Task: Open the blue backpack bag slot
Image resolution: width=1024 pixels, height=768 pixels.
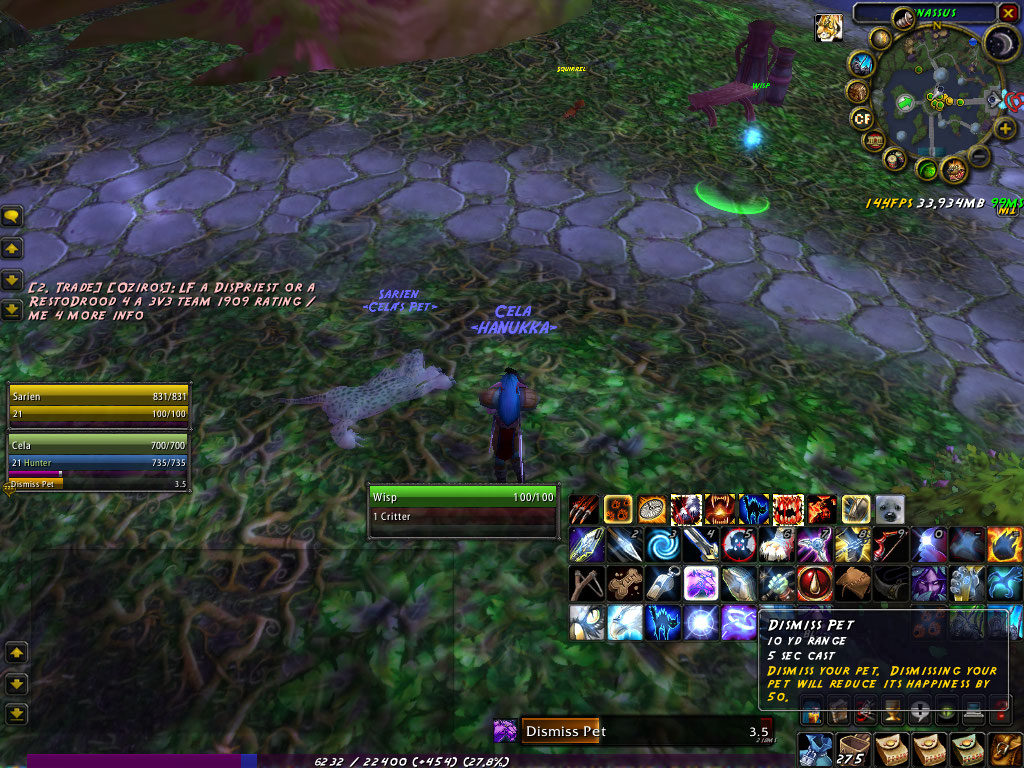Action: (x=814, y=750)
